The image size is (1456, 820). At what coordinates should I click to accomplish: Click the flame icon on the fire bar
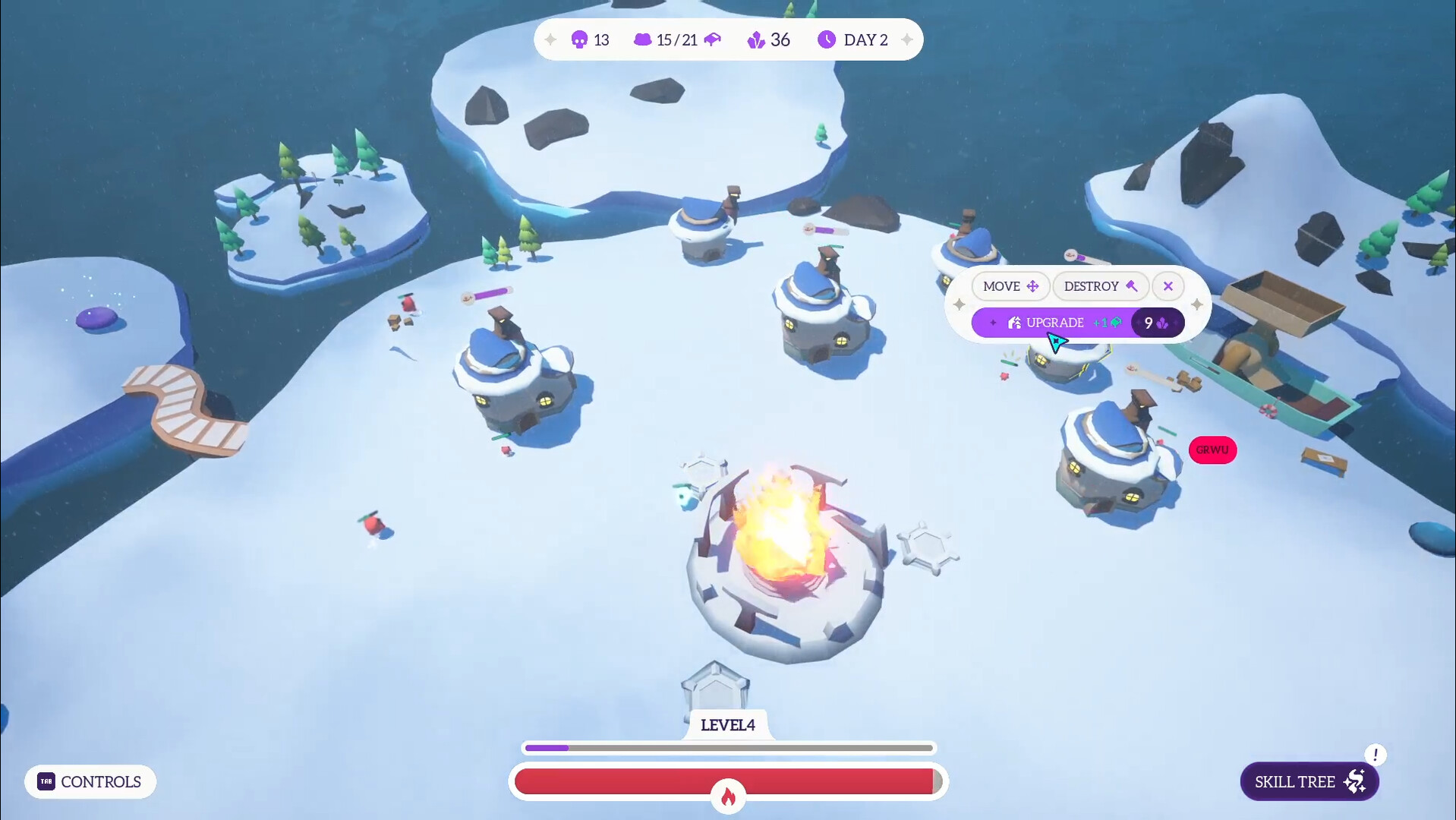[728, 796]
